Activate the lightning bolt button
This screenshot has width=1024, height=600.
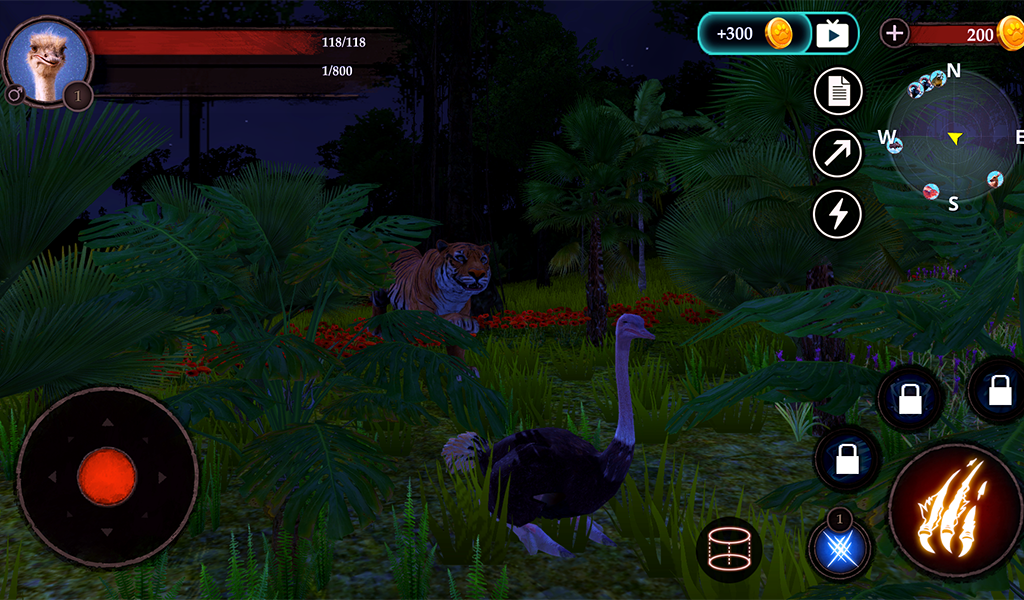[x=838, y=213]
